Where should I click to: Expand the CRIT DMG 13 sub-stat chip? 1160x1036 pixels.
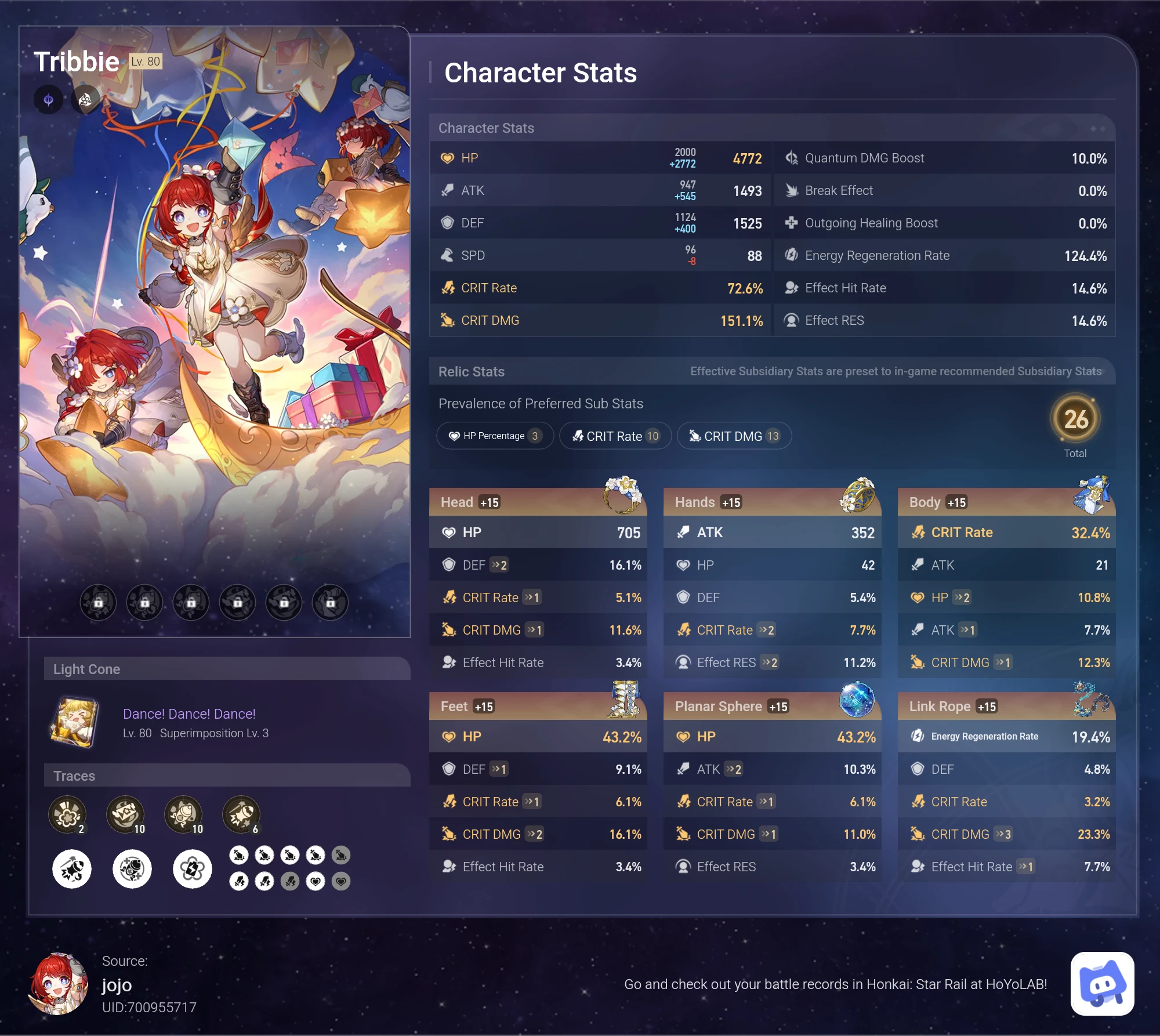tap(734, 436)
